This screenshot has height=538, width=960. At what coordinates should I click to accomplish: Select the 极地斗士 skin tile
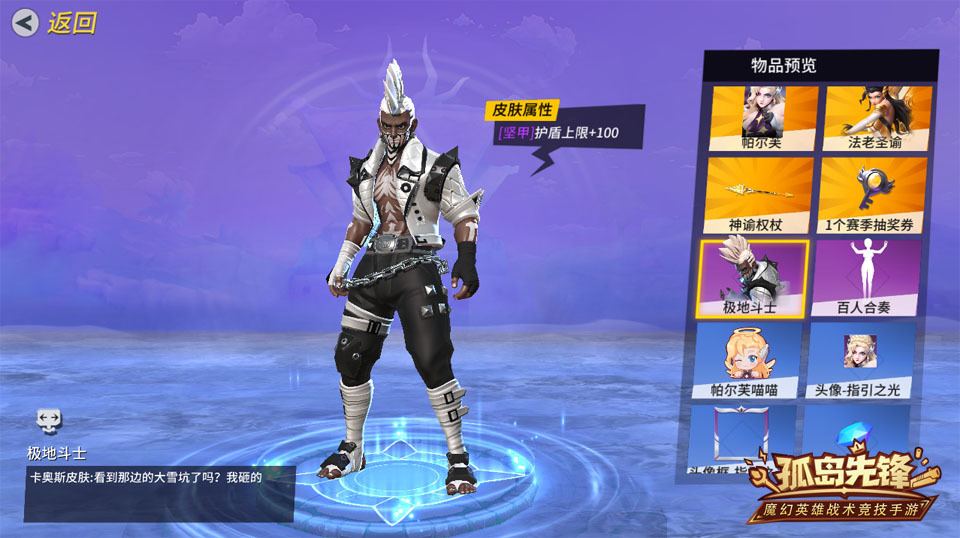tap(752, 278)
